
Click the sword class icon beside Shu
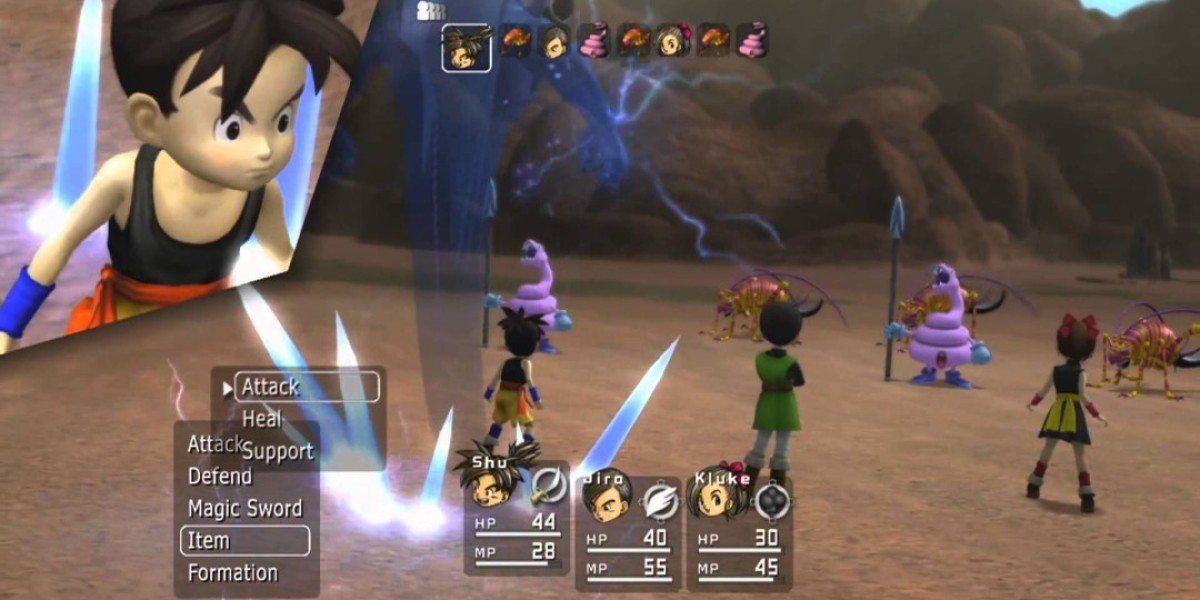pyautogui.click(x=548, y=485)
